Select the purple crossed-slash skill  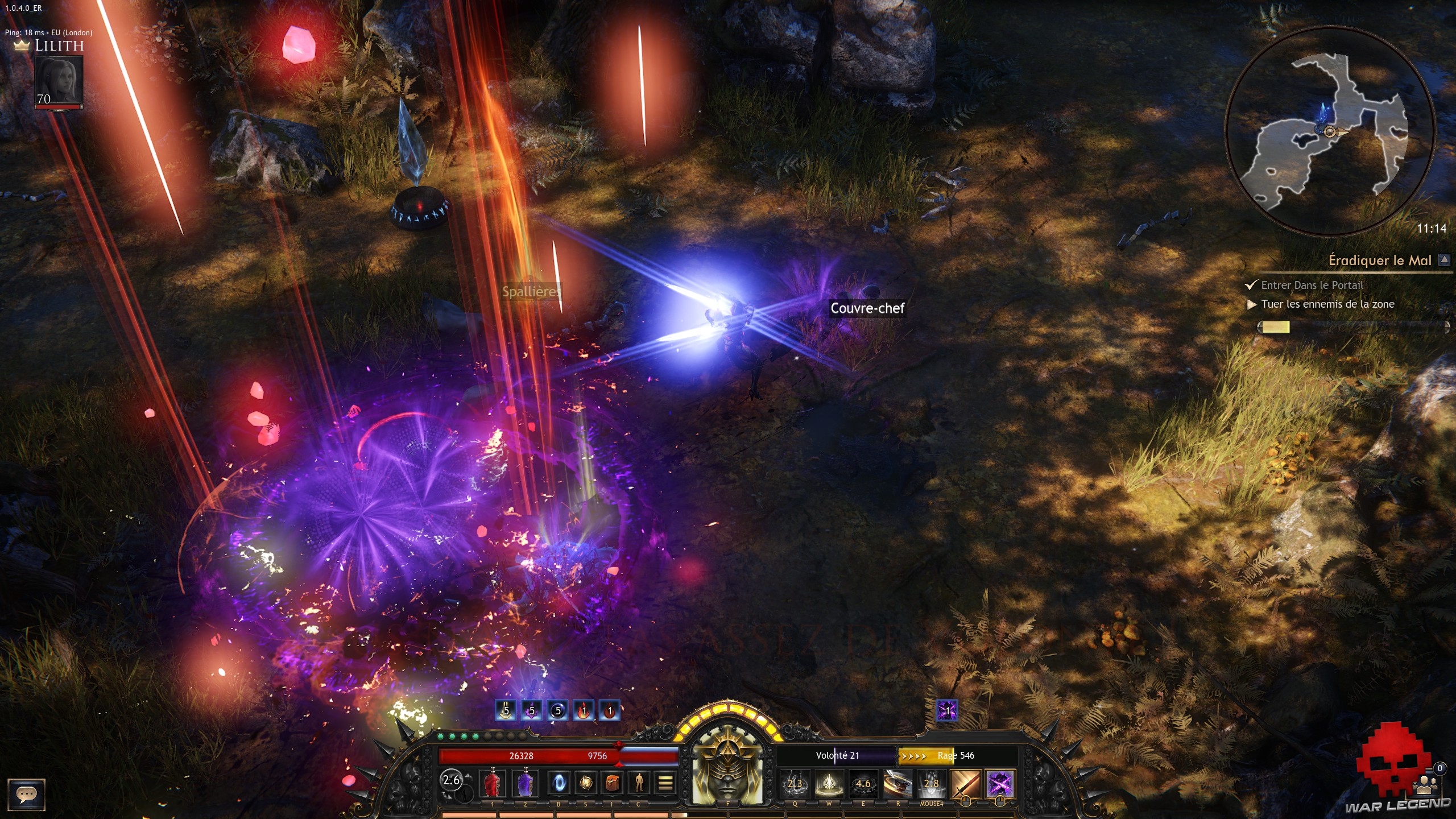1000,784
